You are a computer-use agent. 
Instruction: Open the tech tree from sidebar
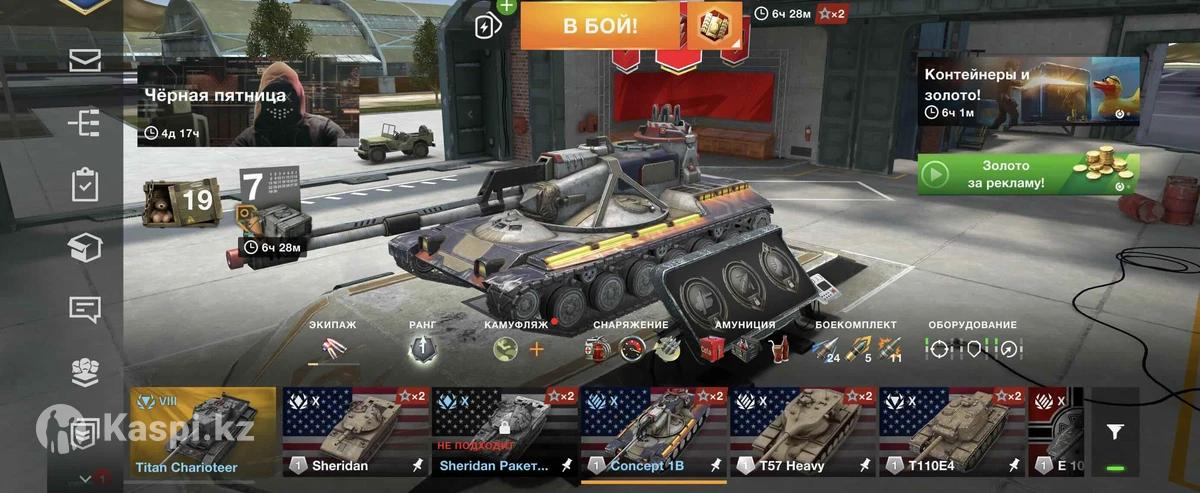pyautogui.click(x=85, y=123)
